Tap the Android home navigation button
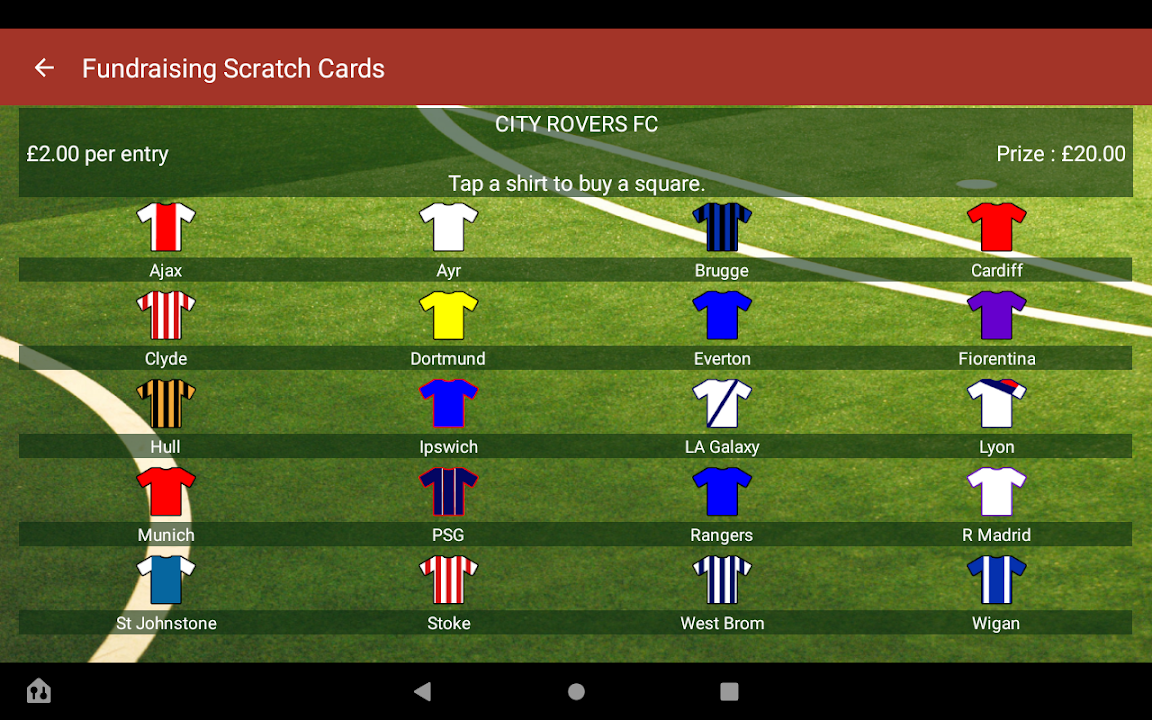The height and width of the screenshot is (720, 1152). [576, 691]
